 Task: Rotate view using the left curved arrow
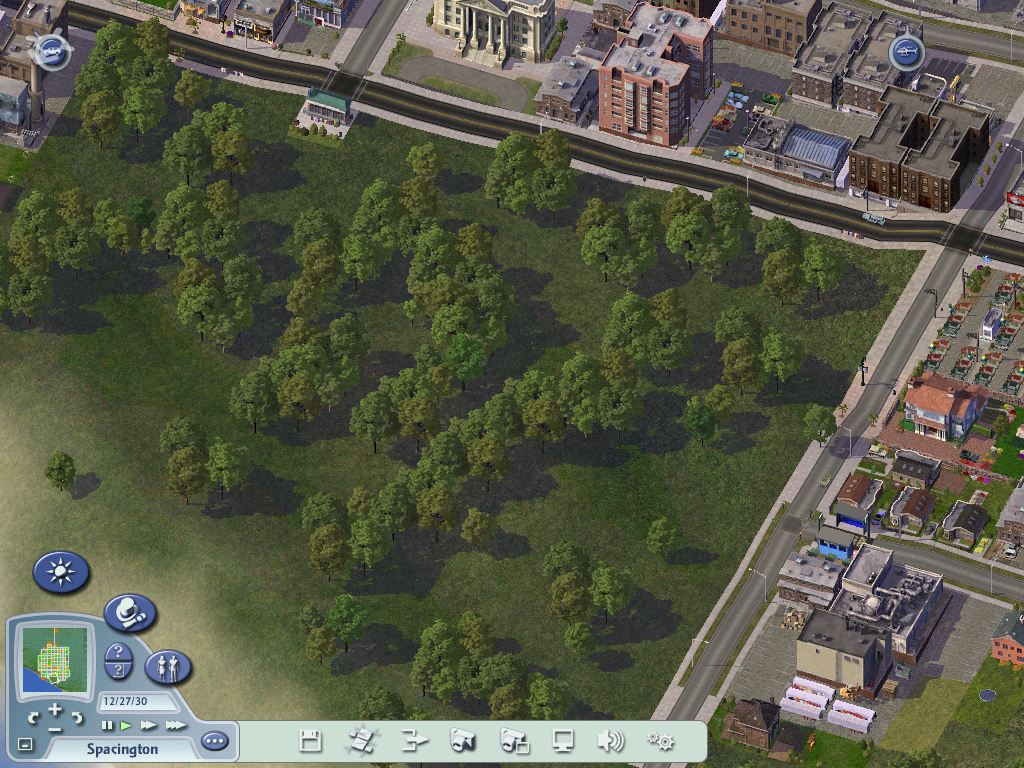[33, 717]
